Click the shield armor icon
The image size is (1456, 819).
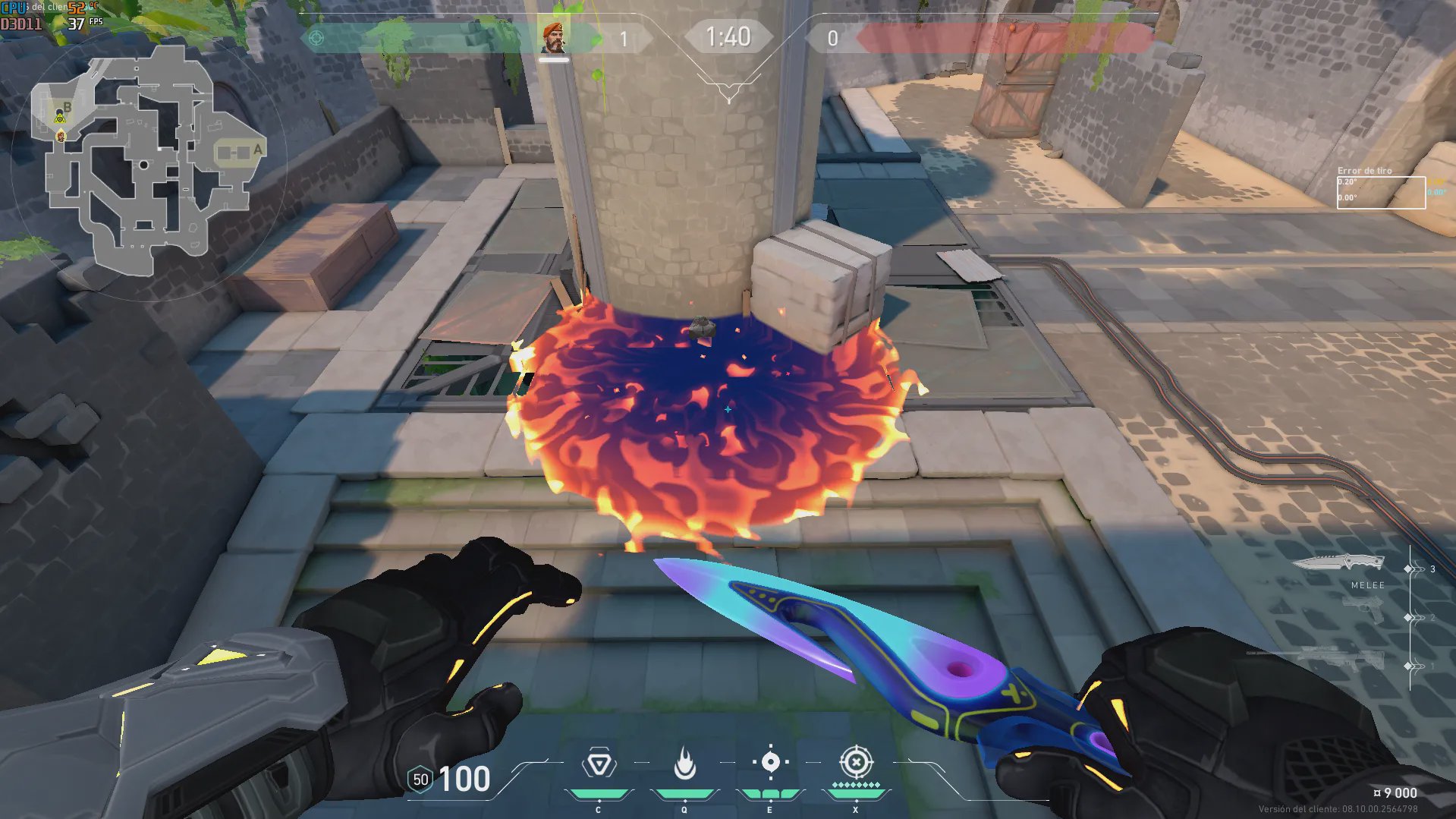pos(420,780)
